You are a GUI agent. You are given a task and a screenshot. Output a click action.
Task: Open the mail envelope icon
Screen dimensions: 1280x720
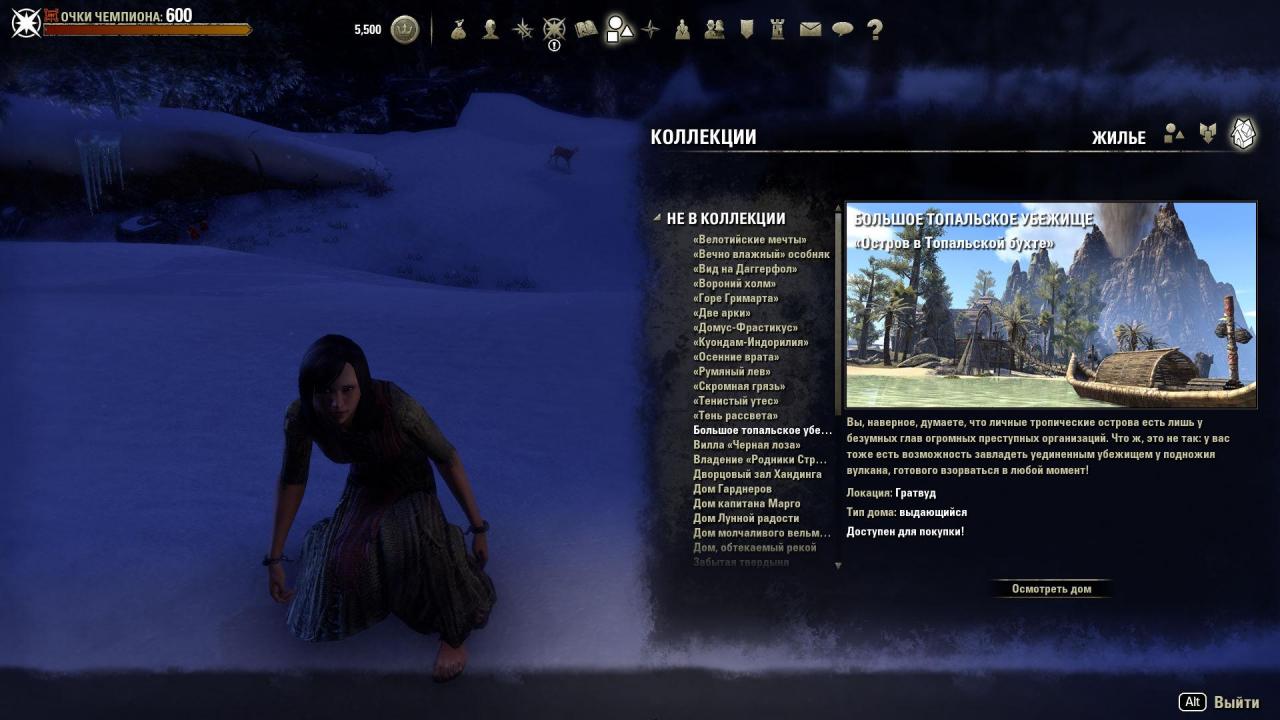[x=809, y=30]
